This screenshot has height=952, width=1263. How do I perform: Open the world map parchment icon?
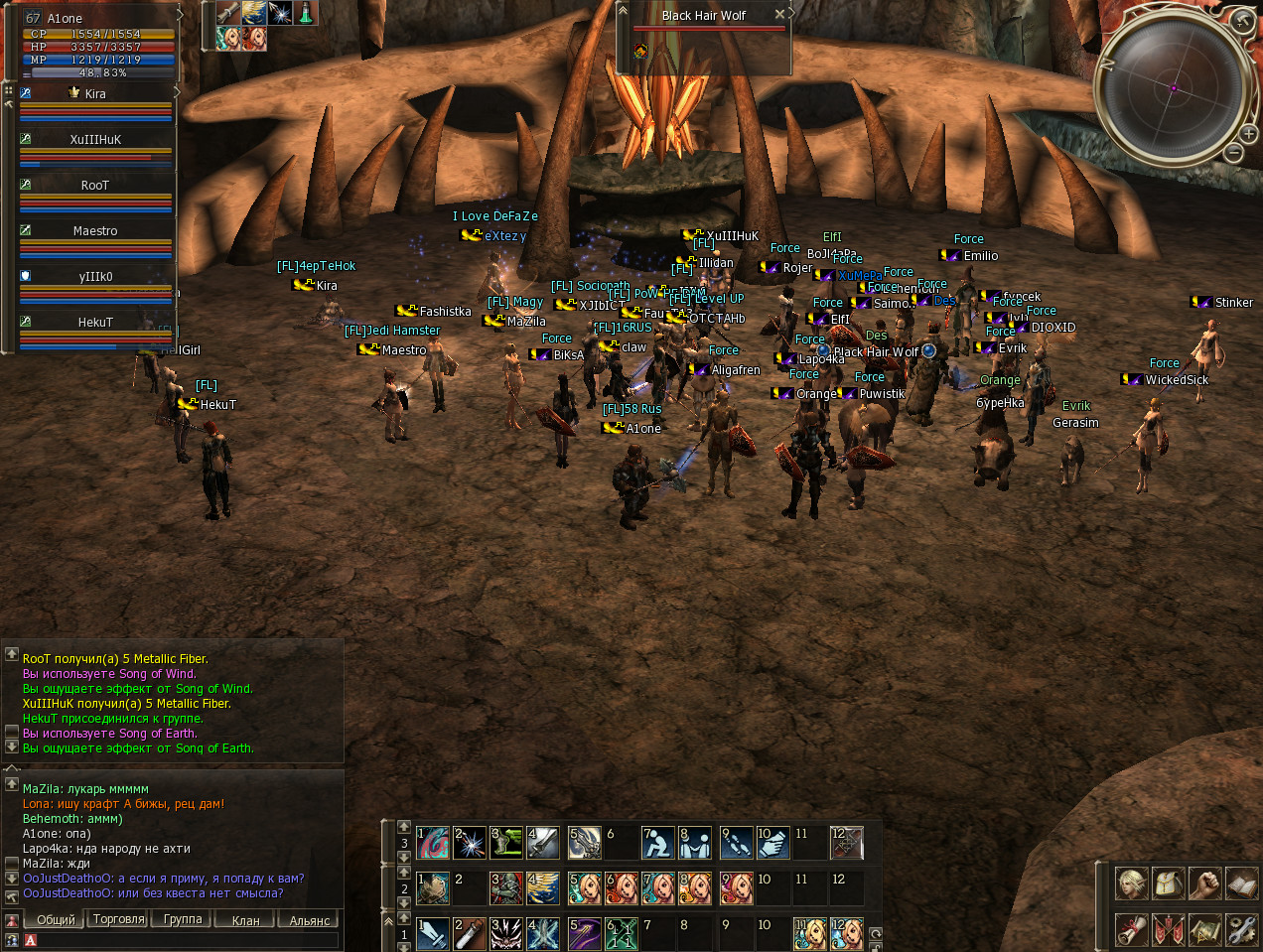click(x=1205, y=929)
